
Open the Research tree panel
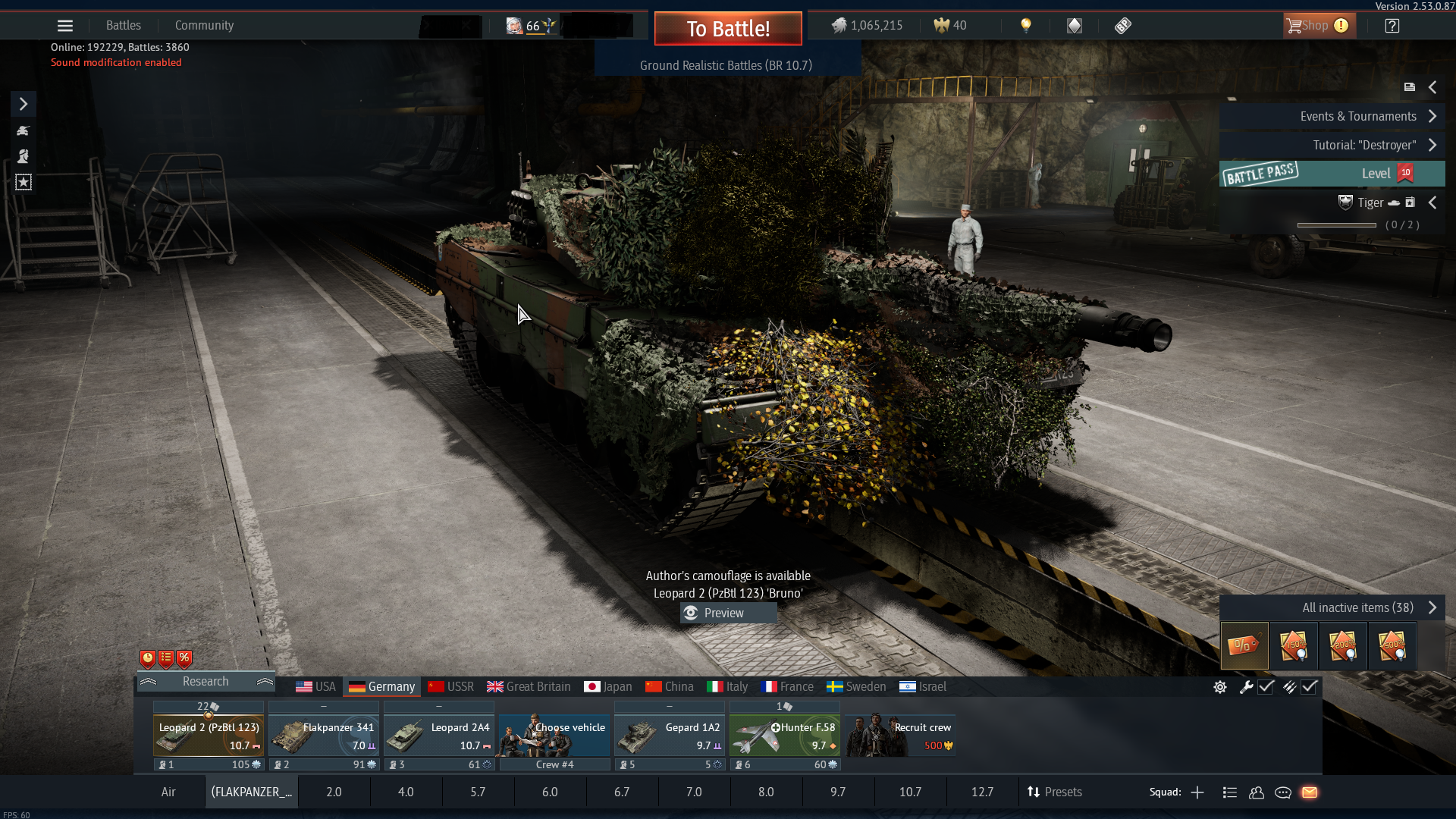(206, 682)
